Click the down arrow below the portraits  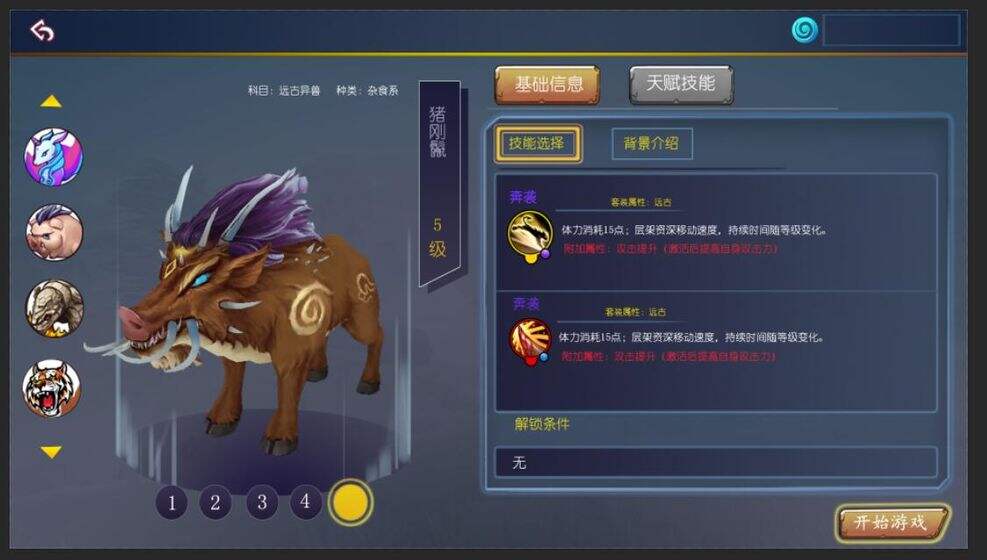click(x=51, y=452)
